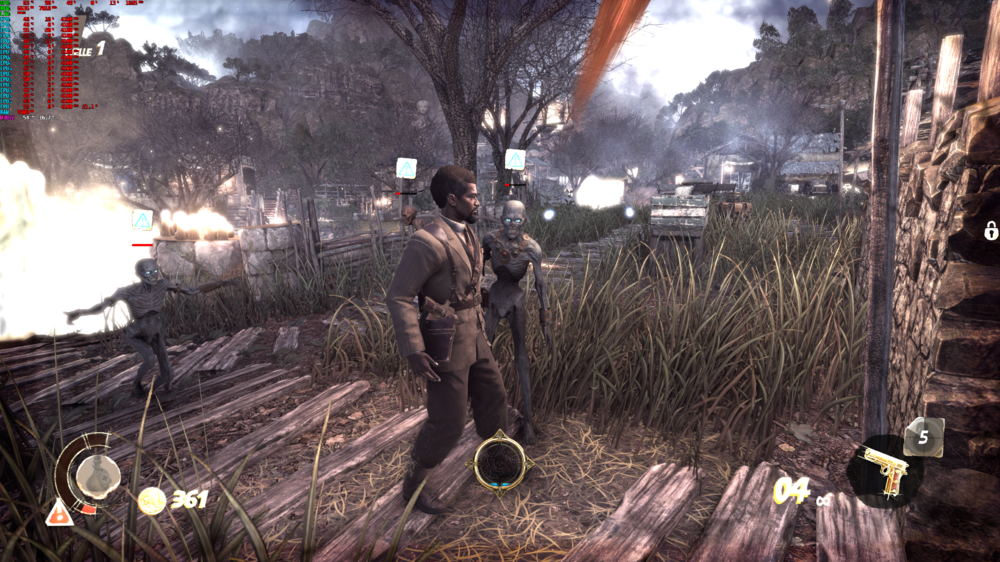This screenshot has width=1000, height=562.
Task: Click the red warning triangle icon
Action: click(59, 512)
